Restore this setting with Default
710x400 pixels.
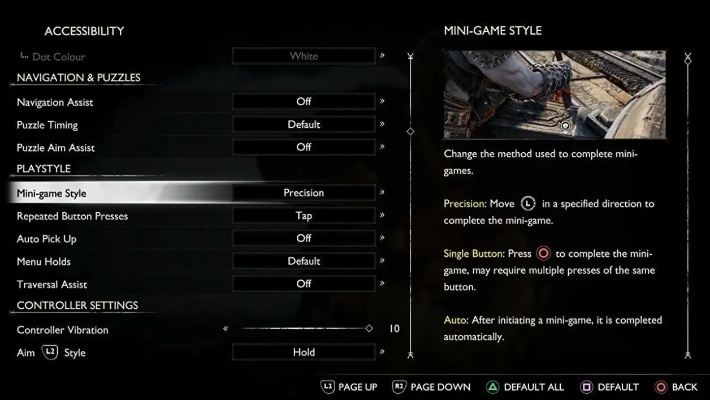[x=609, y=387]
